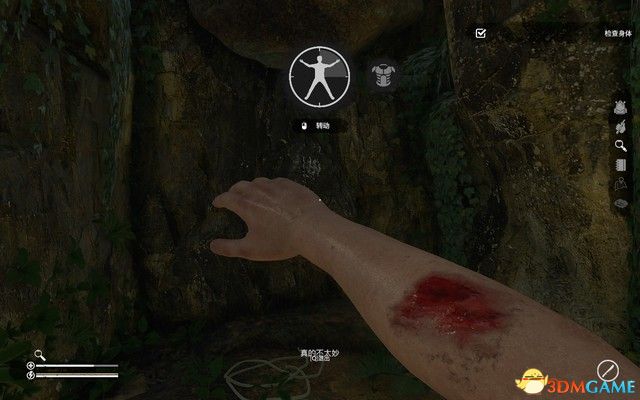Choose the magnifying glass inspect icon
Screen dimensions: 640x400
620,145
